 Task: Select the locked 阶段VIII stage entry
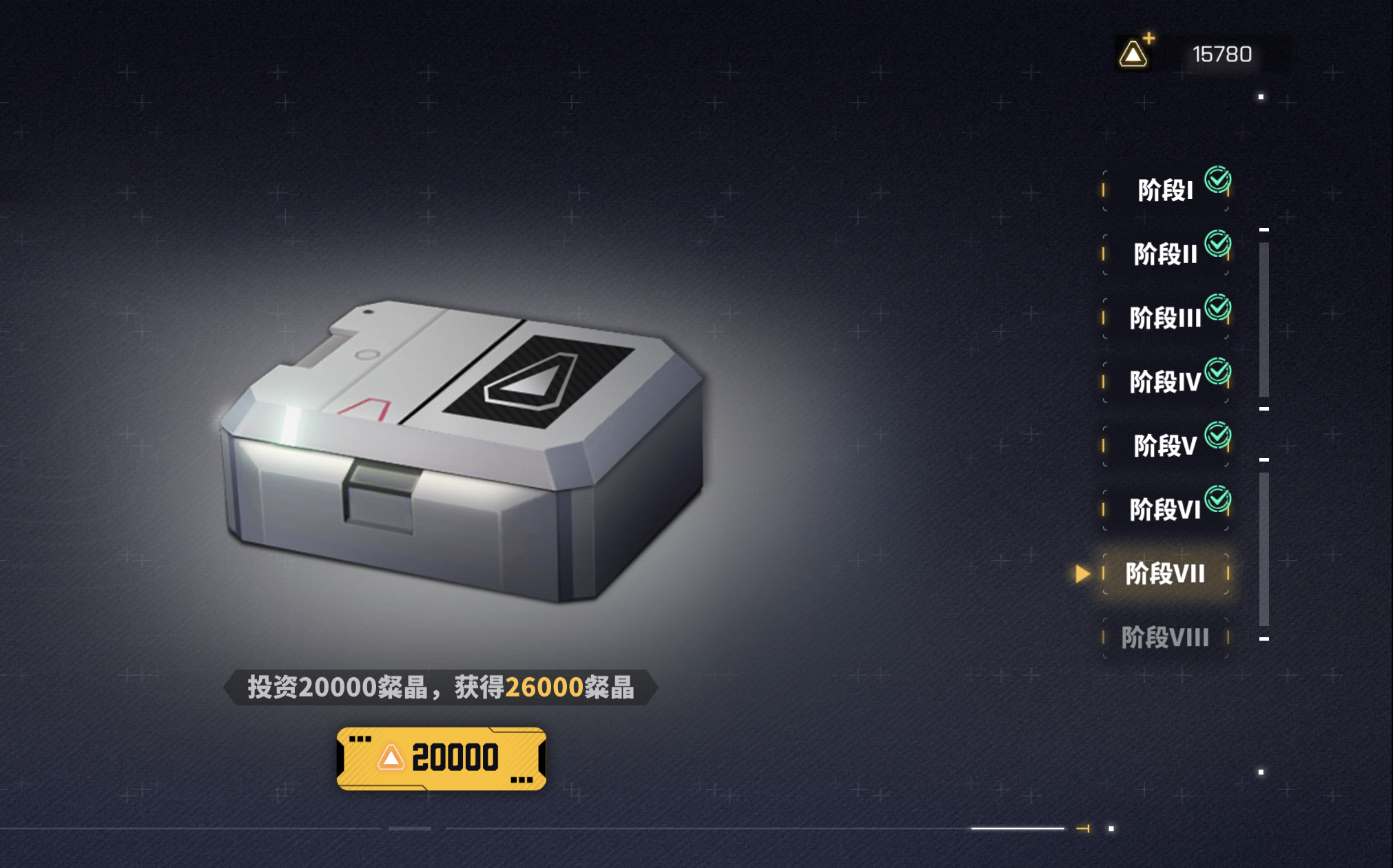[x=1164, y=638]
